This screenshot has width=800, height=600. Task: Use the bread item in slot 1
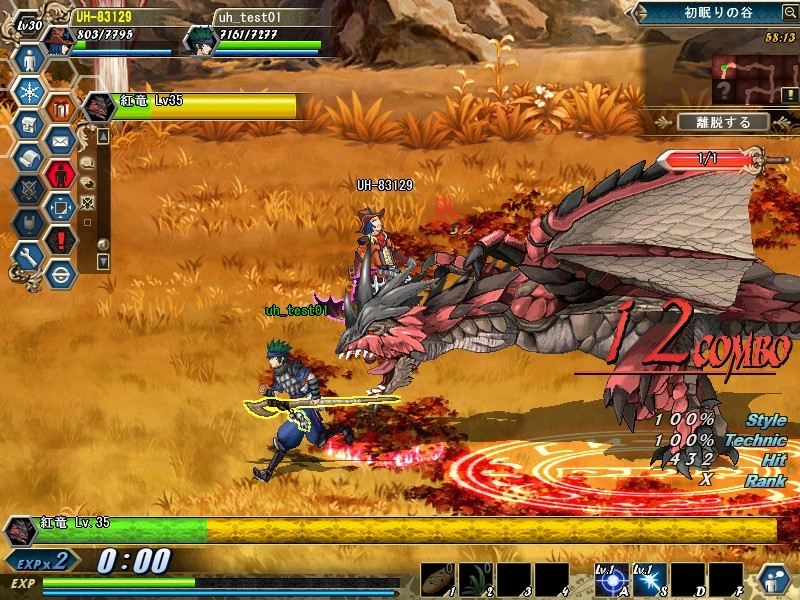pos(437,578)
